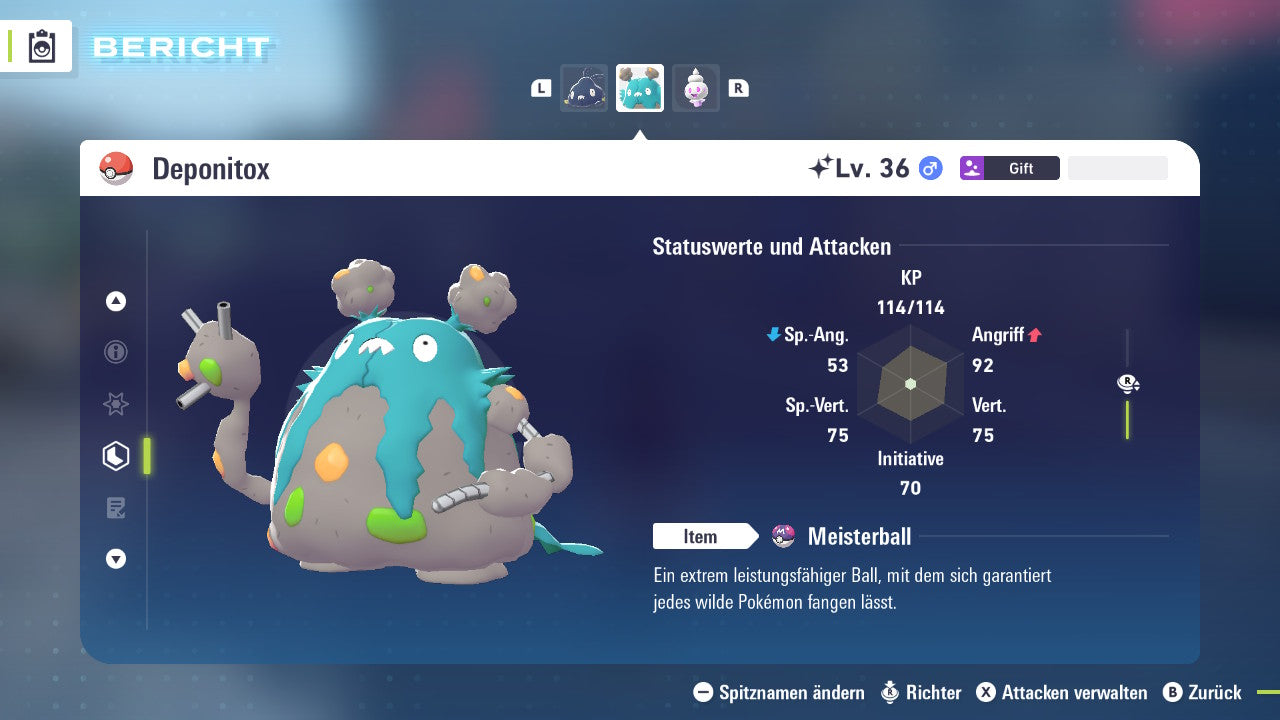Select the memo notes icon in the sidebar
Viewport: 1280px width, 720px height.
(115, 508)
